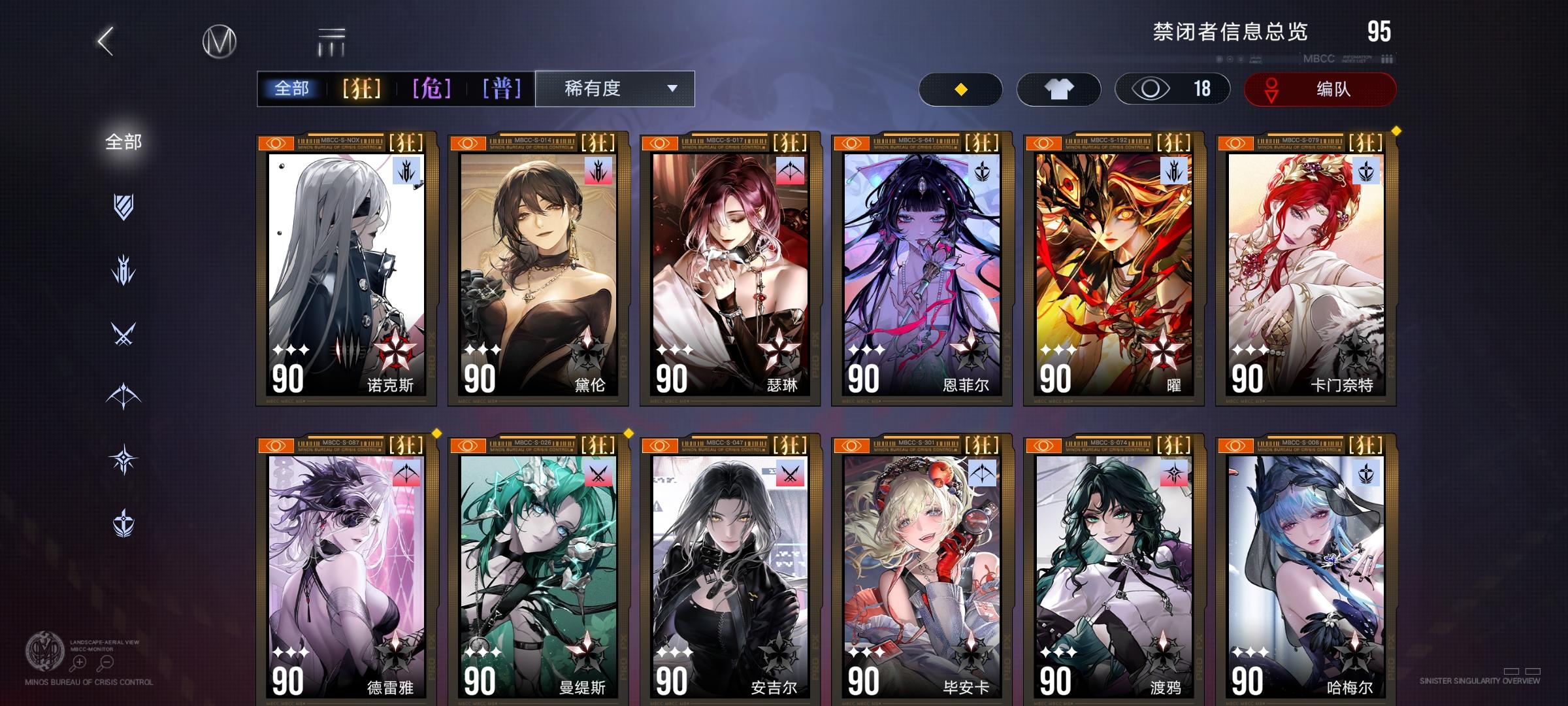The width and height of the screenshot is (1568, 706).
Task: Click the zoom-out magnifier at bottom left
Action: 106,662
